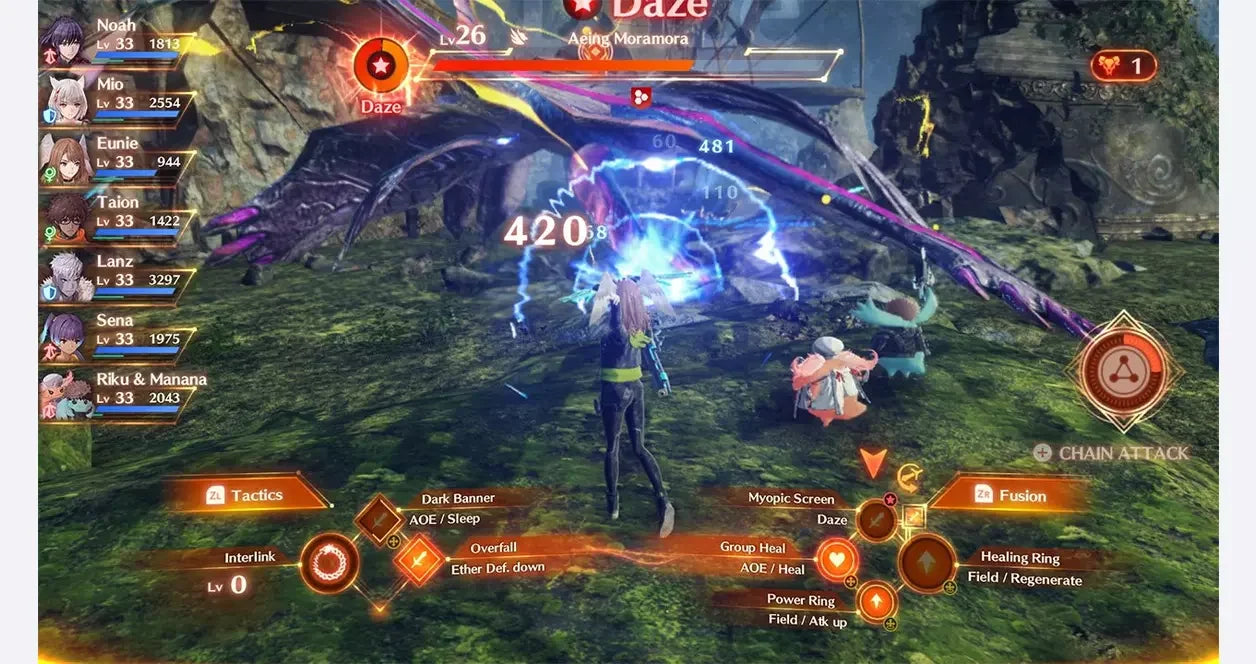Use the Dark Banner art icon
Image resolution: width=1256 pixels, height=664 pixels.
[379, 520]
